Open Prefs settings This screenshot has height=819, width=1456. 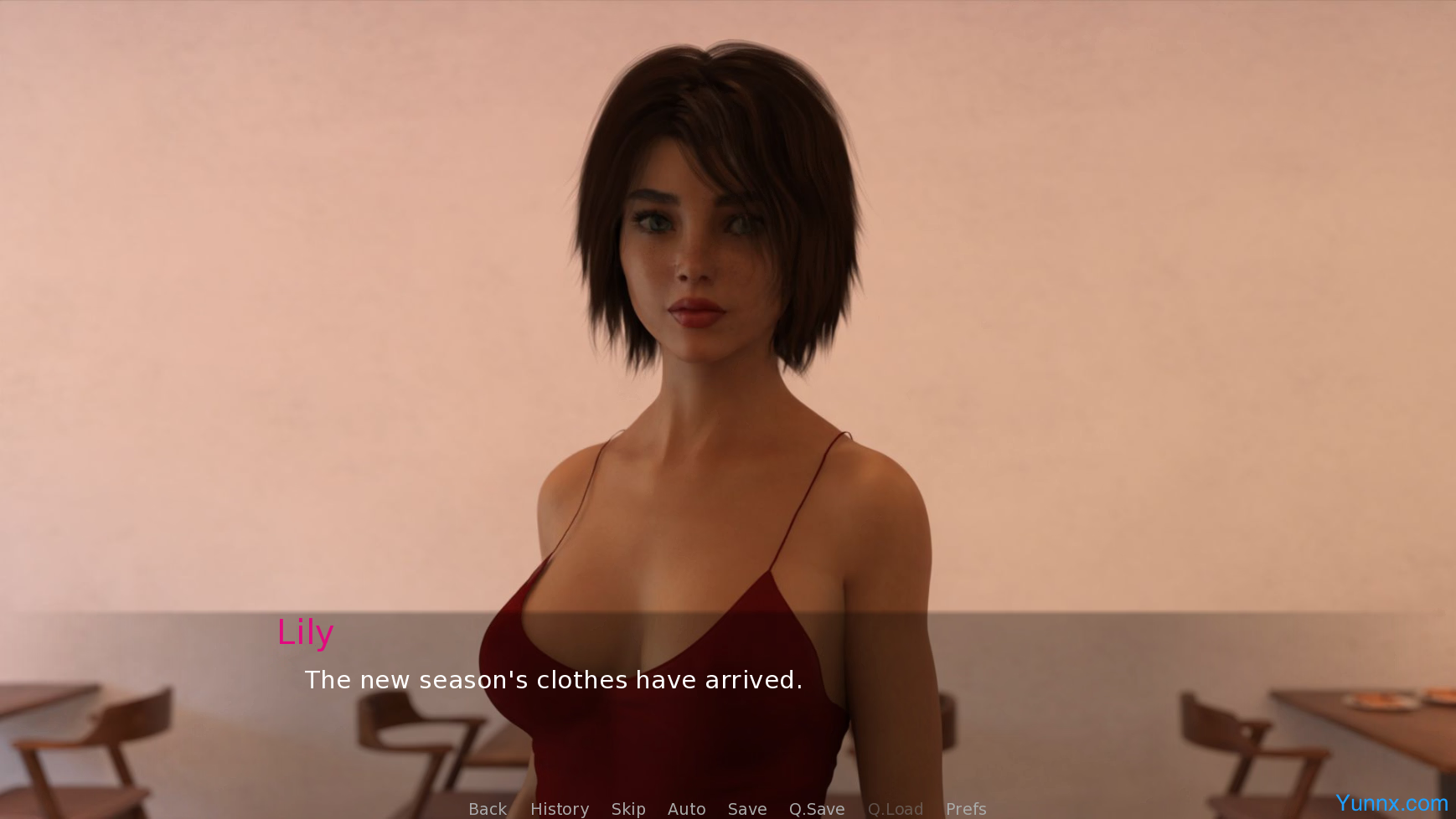tap(966, 809)
